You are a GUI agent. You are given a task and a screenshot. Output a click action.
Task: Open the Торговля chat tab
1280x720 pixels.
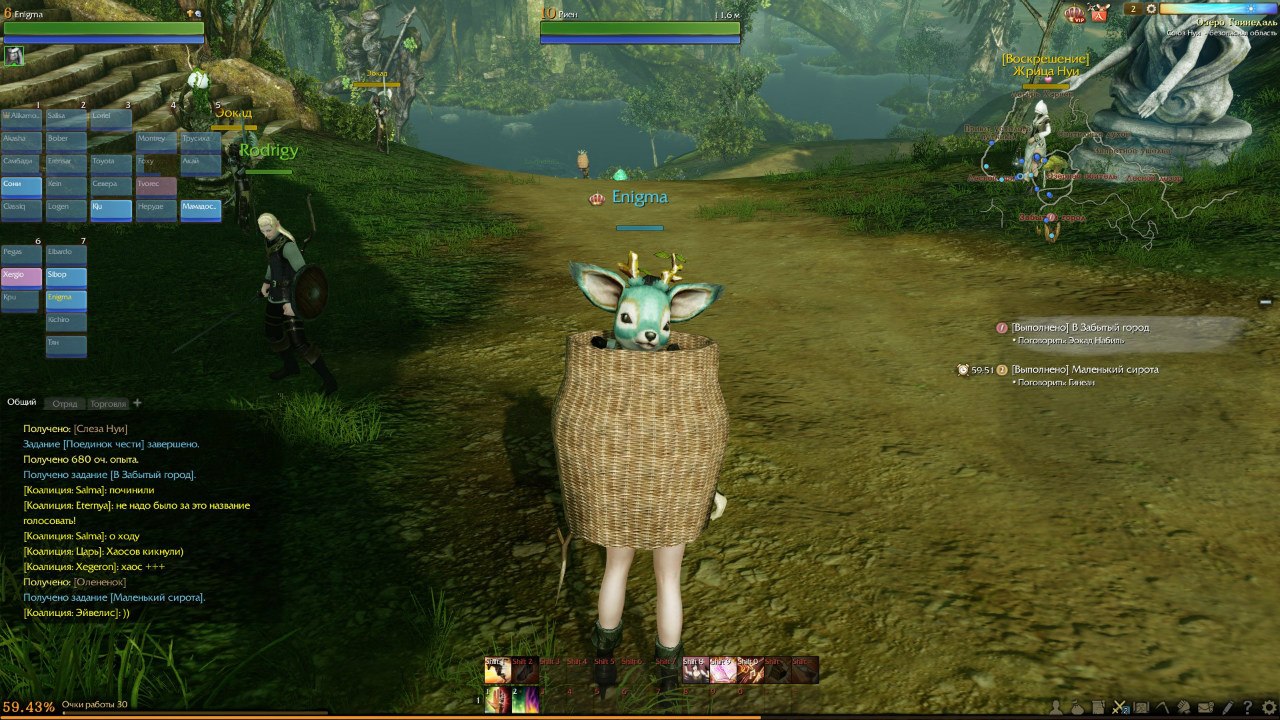108,404
